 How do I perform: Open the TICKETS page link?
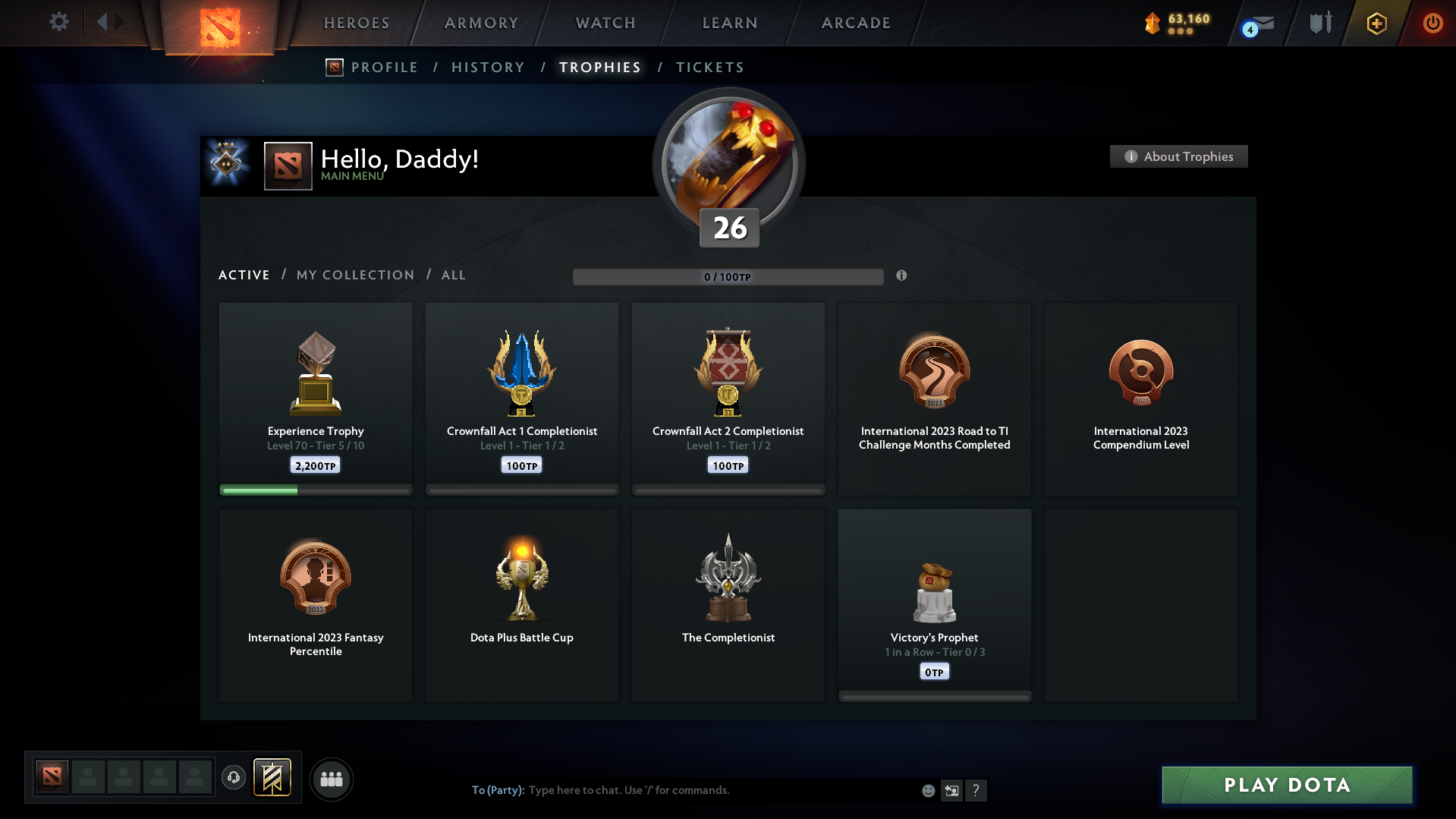coord(709,67)
